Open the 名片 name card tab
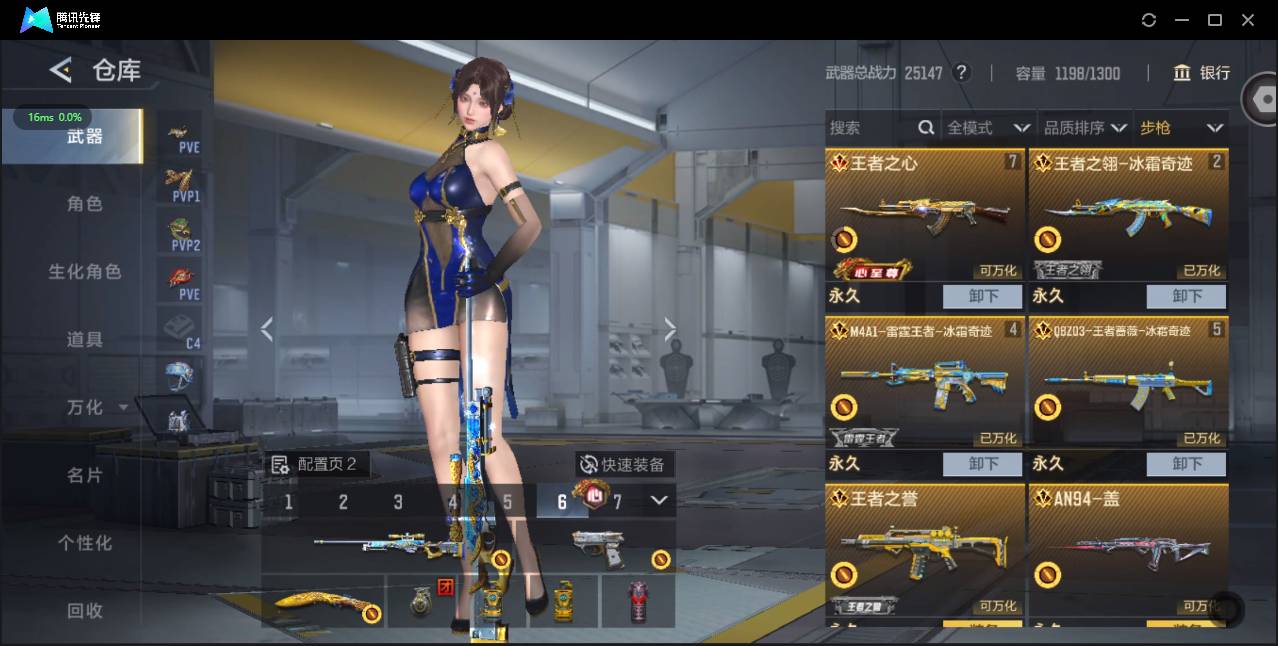This screenshot has height=646, width=1278. click(x=85, y=476)
